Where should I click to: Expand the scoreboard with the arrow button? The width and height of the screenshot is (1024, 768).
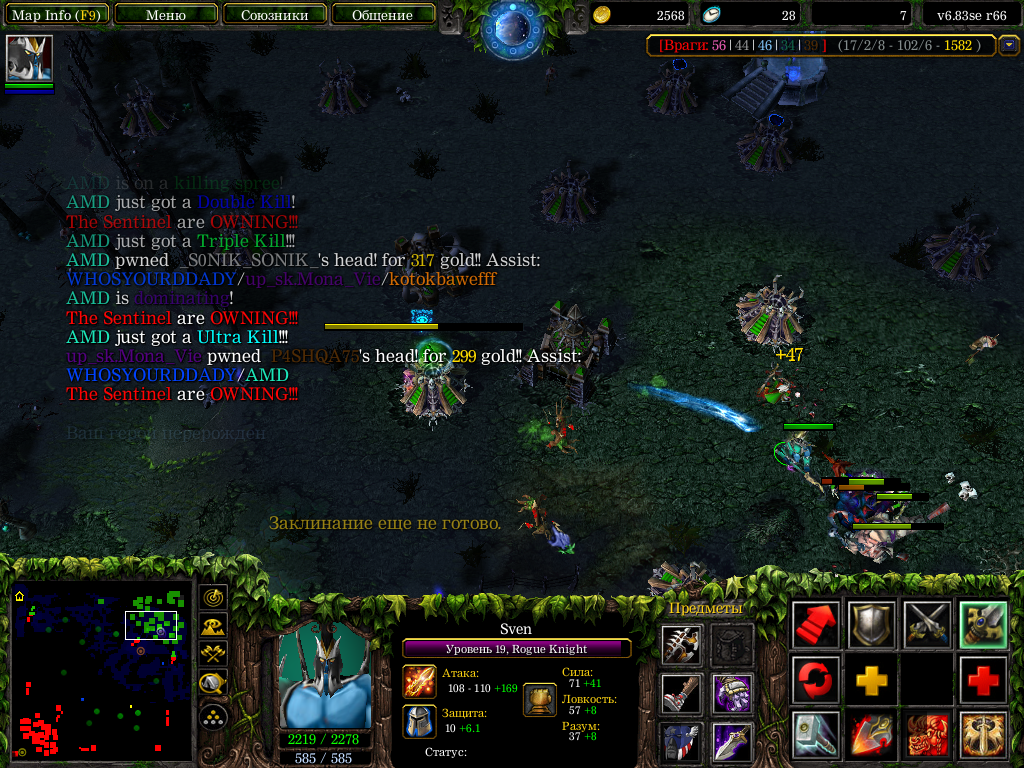[x=1009, y=45]
